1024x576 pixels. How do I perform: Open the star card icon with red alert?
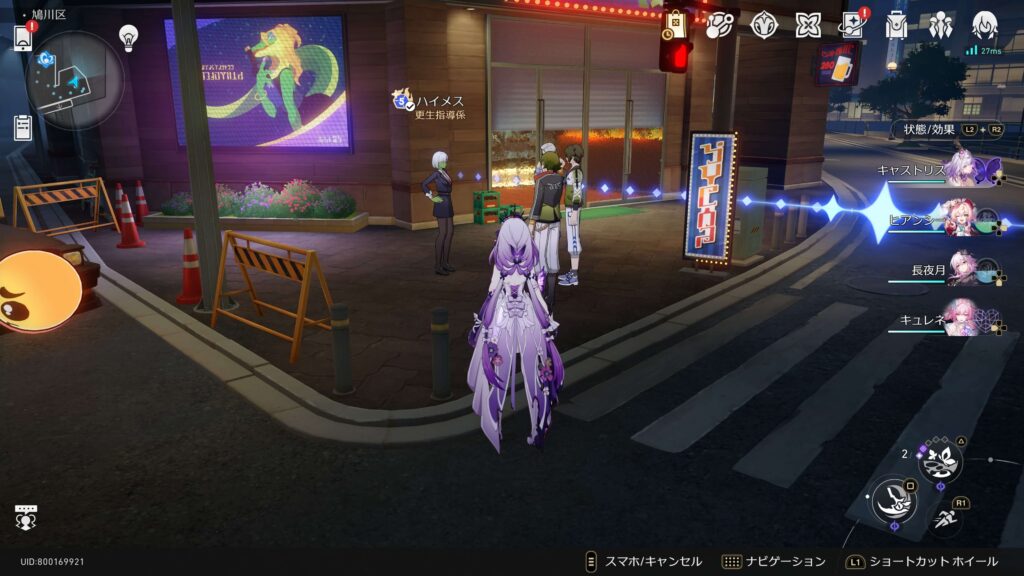click(x=852, y=24)
